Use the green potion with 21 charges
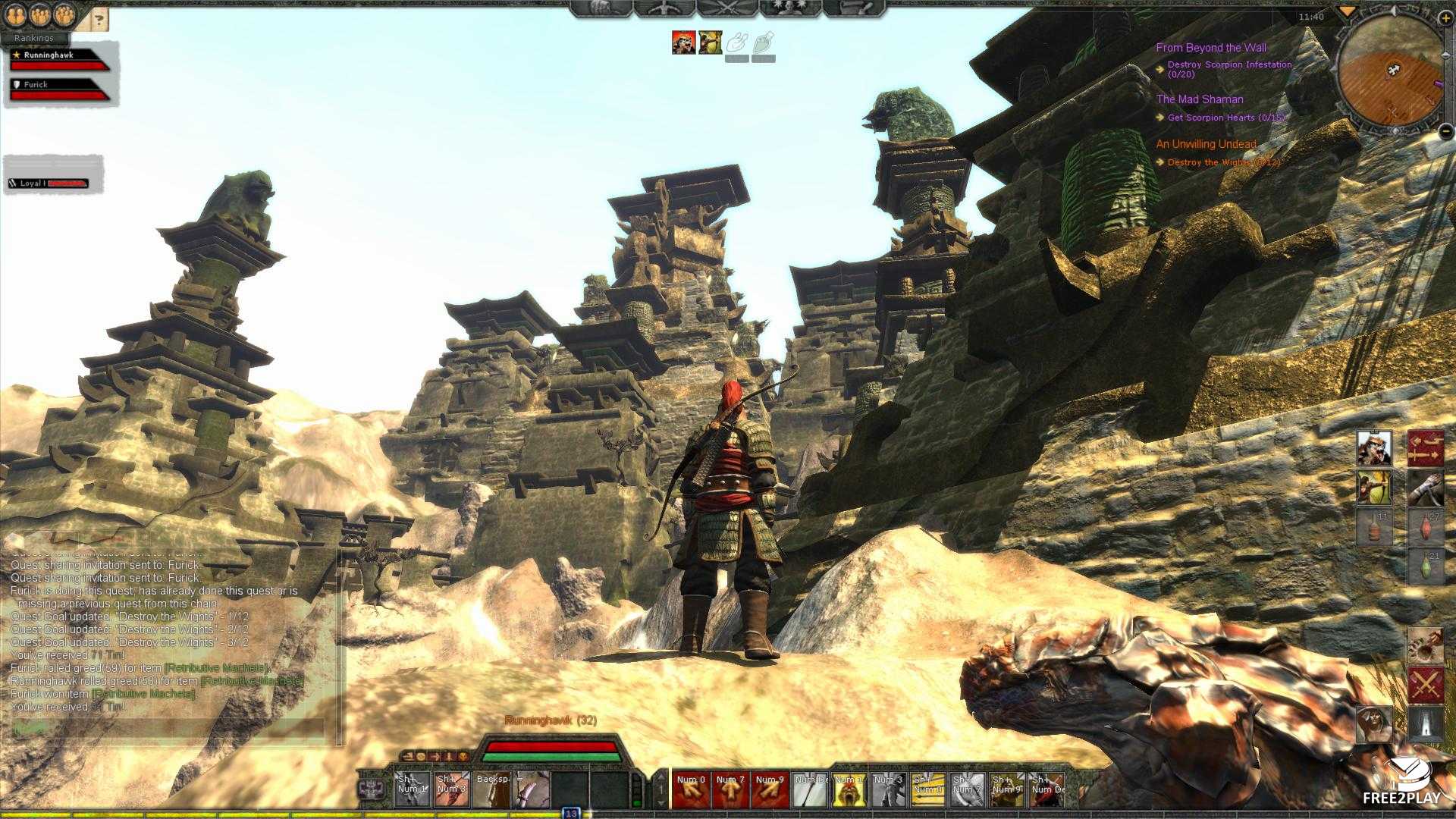Viewport: 1456px width, 819px height. tap(1425, 566)
